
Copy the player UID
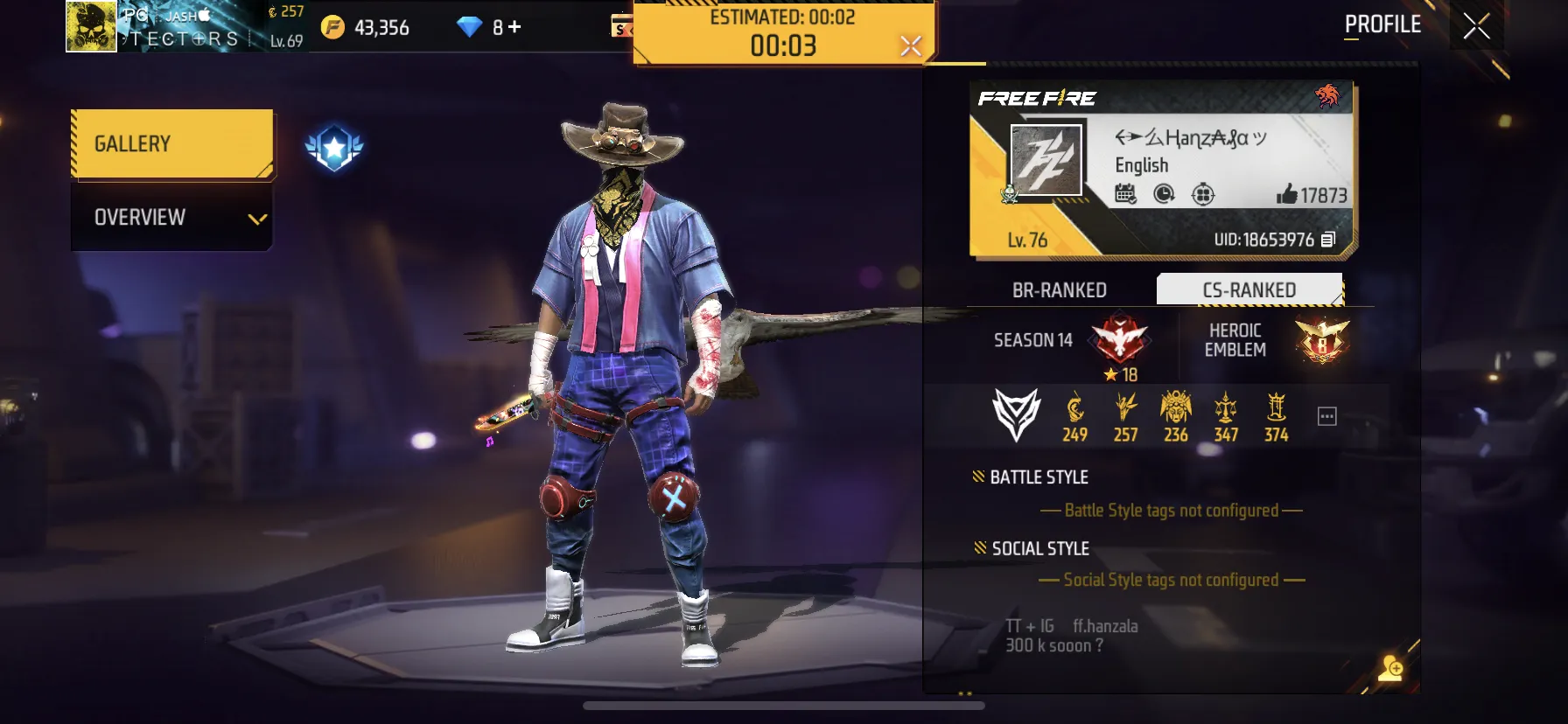[1328, 240]
